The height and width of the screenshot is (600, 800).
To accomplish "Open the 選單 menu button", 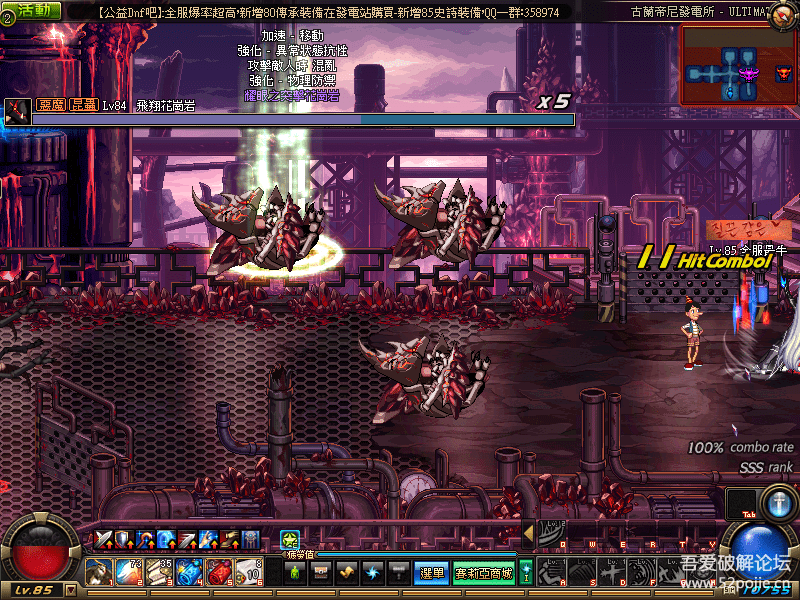I will (431, 573).
